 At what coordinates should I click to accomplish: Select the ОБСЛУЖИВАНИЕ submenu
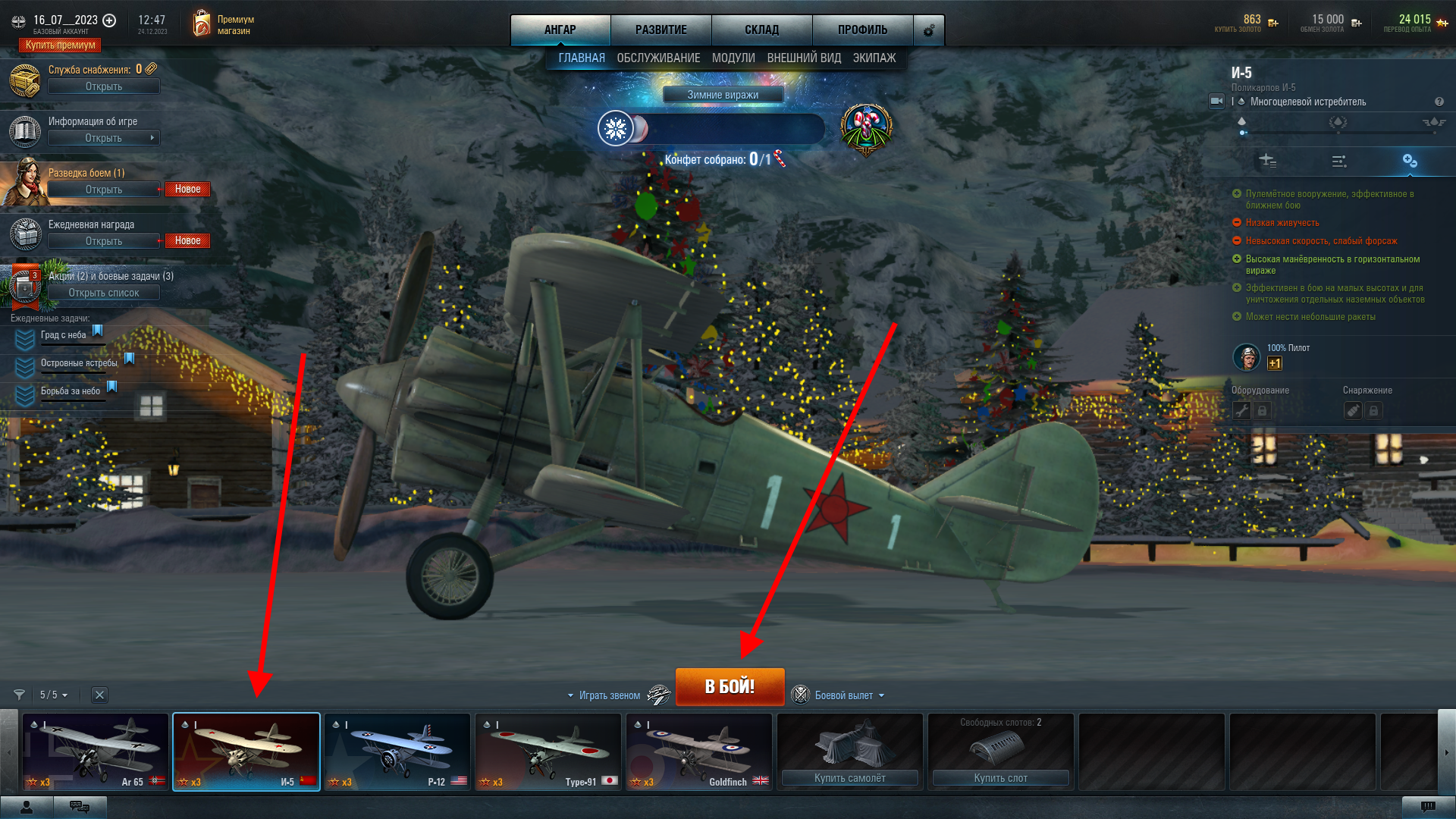pyautogui.click(x=658, y=58)
